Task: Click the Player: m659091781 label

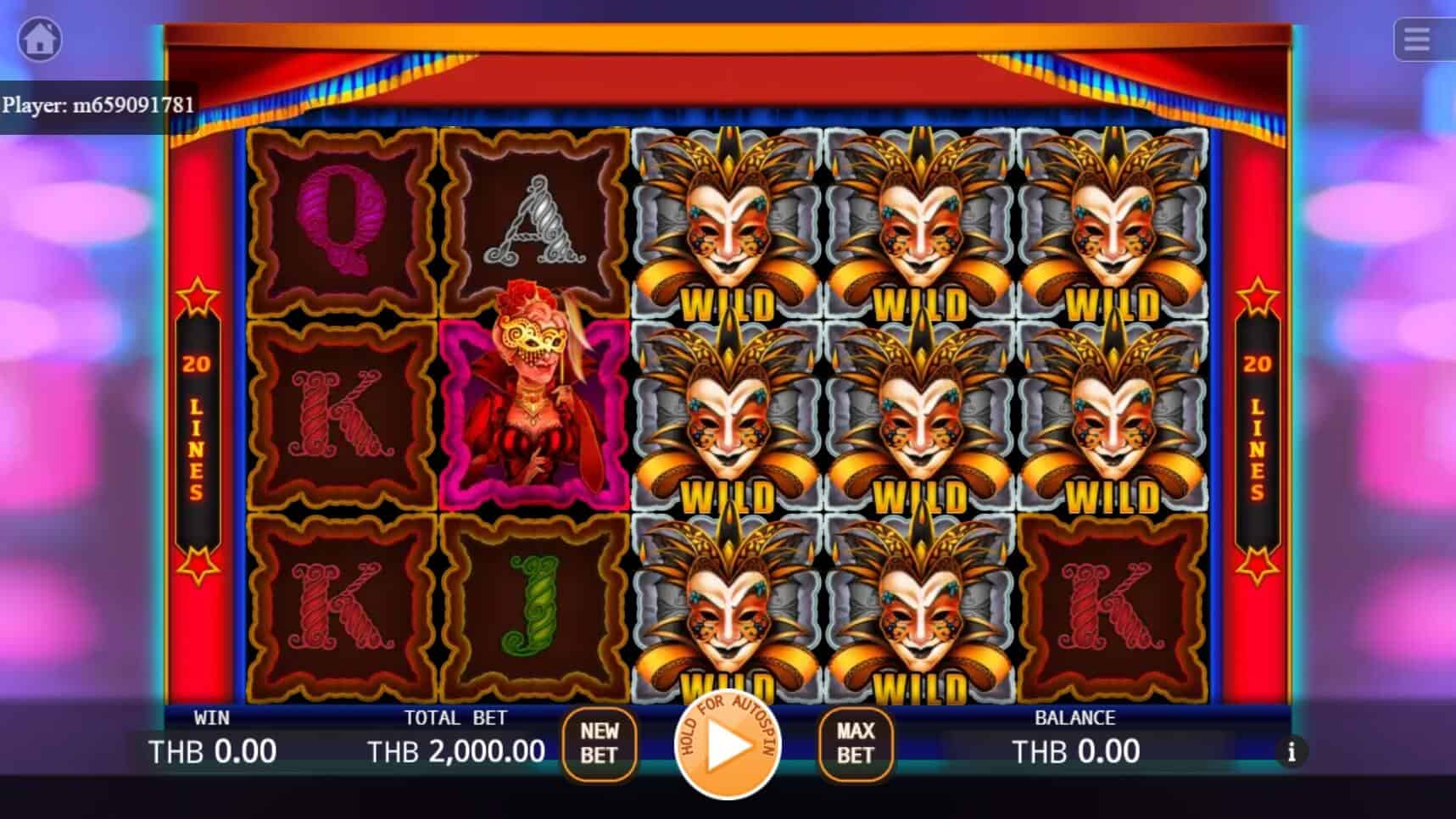Action: tap(99, 106)
